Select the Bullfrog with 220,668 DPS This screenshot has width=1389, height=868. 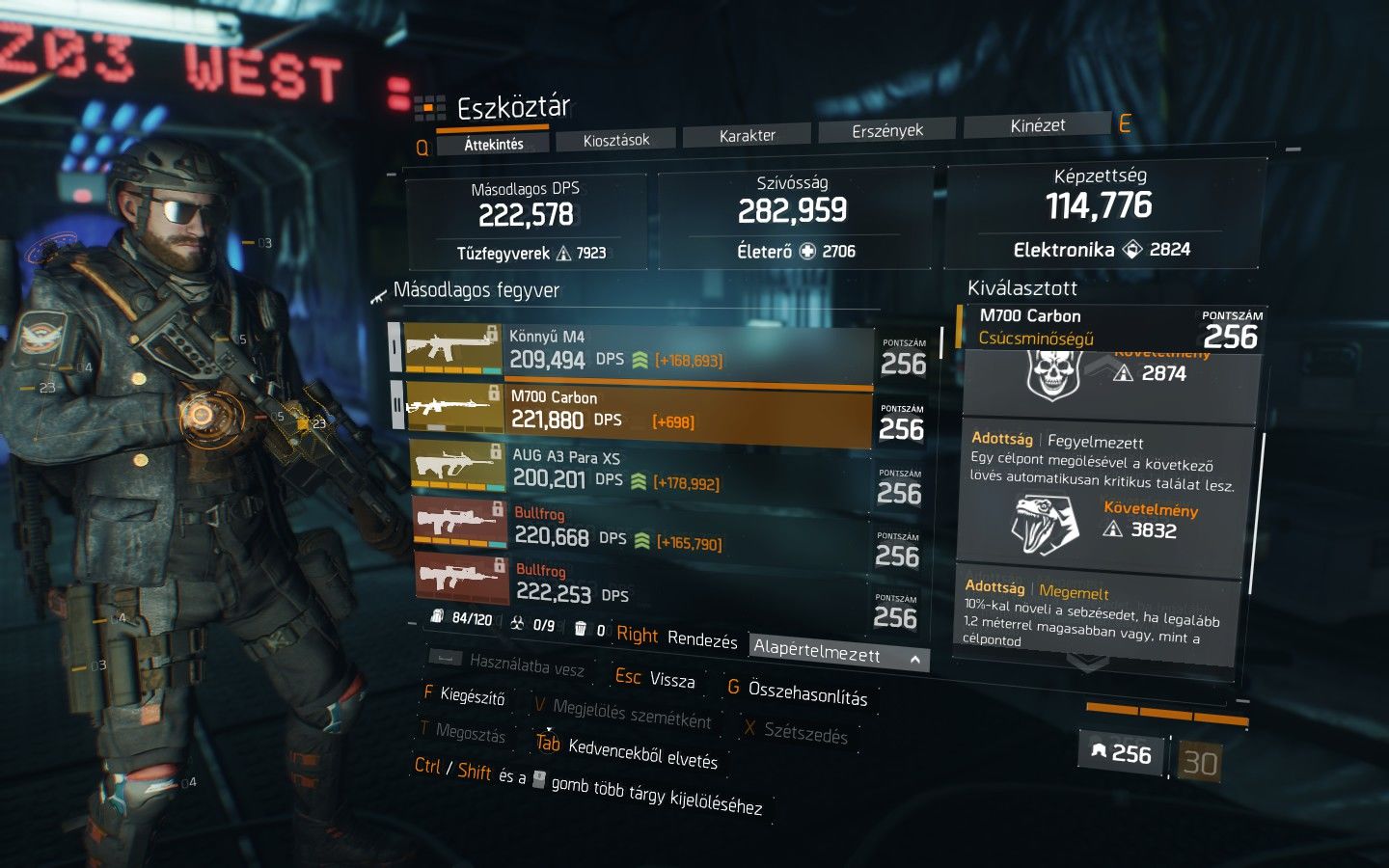tap(637, 527)
